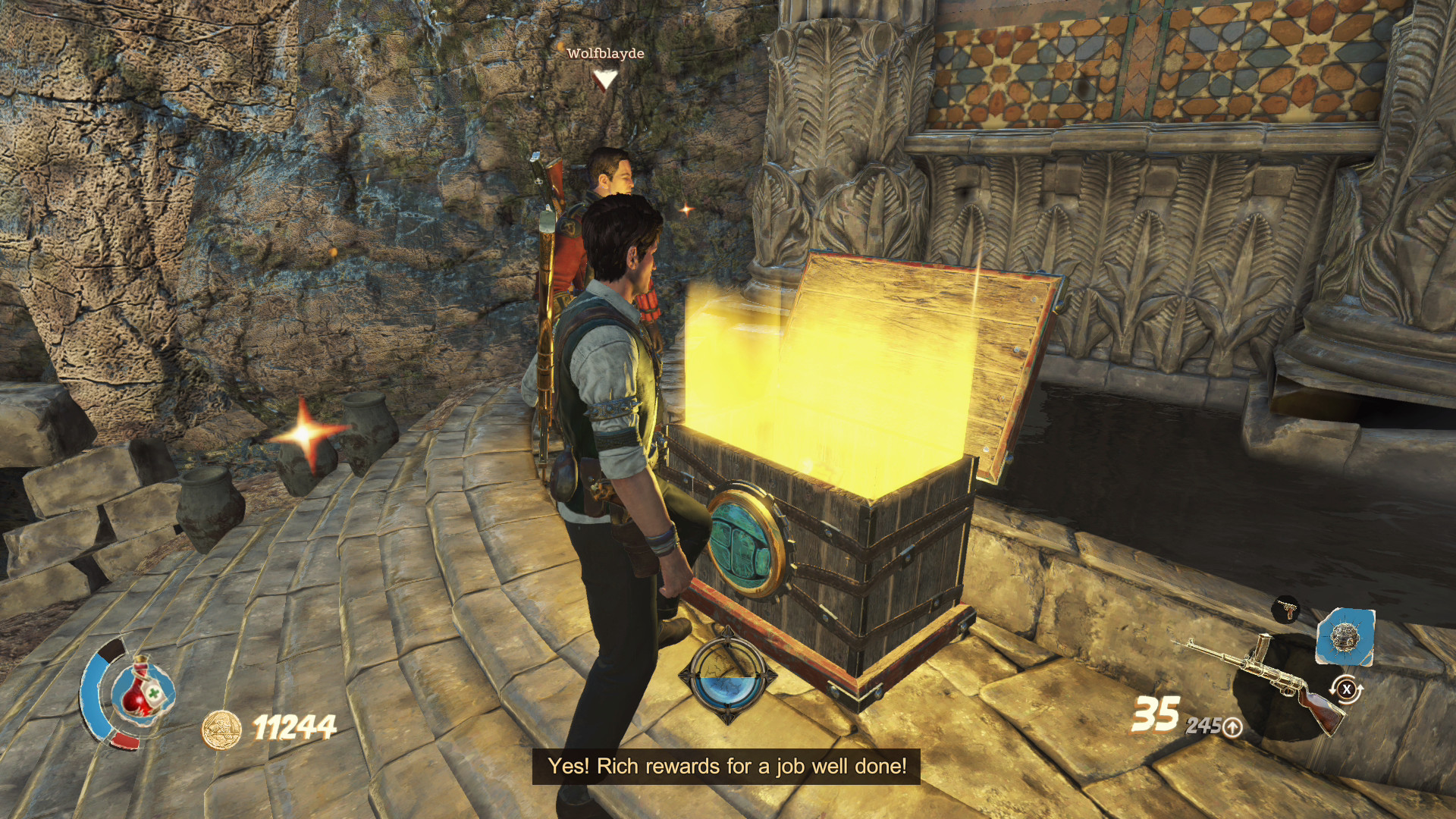Switch to the small pistol sidearm icon
The image size is (1456, 819).
[1287, 608]
